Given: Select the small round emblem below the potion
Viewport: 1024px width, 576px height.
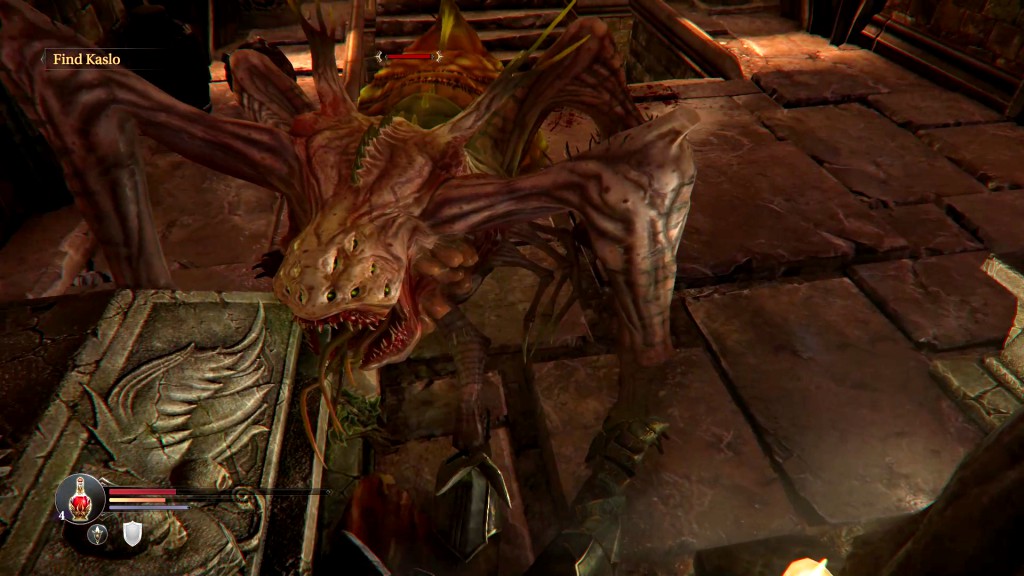Looking at the screenshot, I should pos(98,534).
